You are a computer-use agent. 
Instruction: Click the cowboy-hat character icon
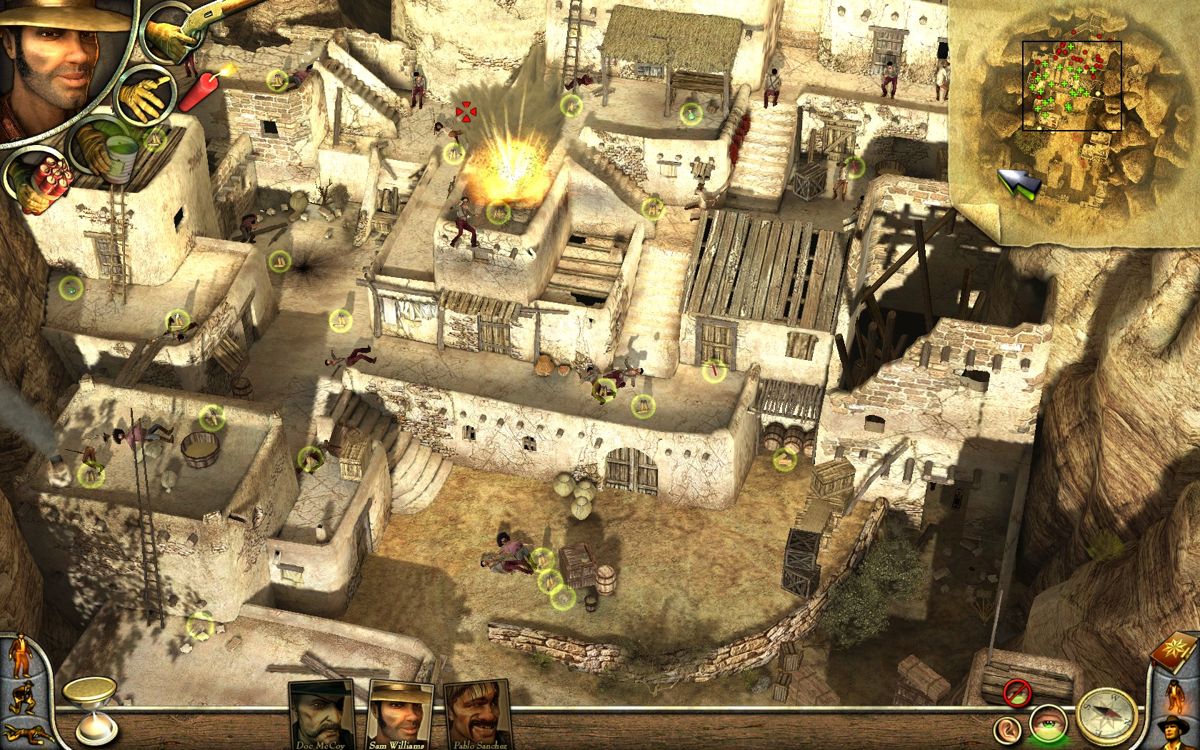tap(1174, 728)
